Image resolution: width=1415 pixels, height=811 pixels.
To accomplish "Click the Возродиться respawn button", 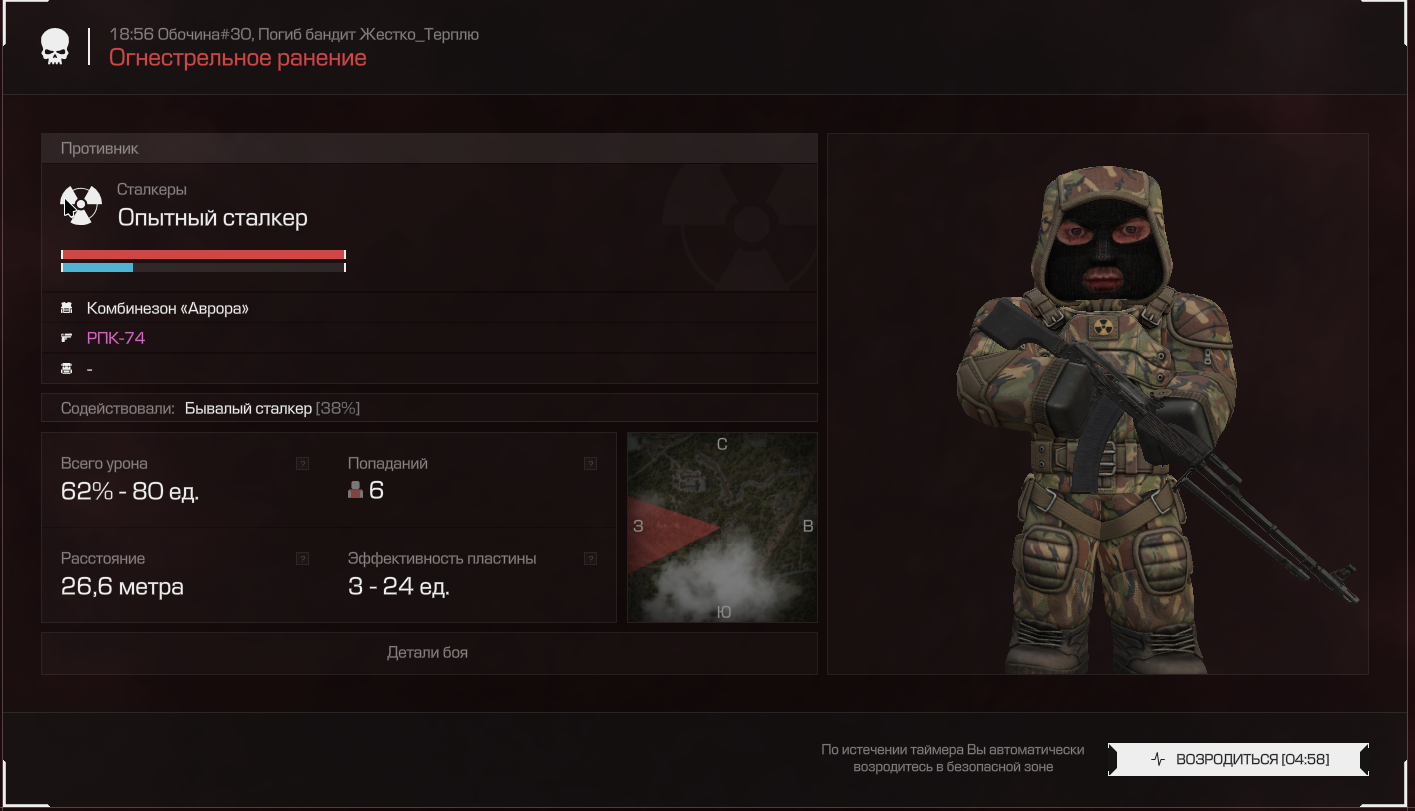I will pos(1238,759).
